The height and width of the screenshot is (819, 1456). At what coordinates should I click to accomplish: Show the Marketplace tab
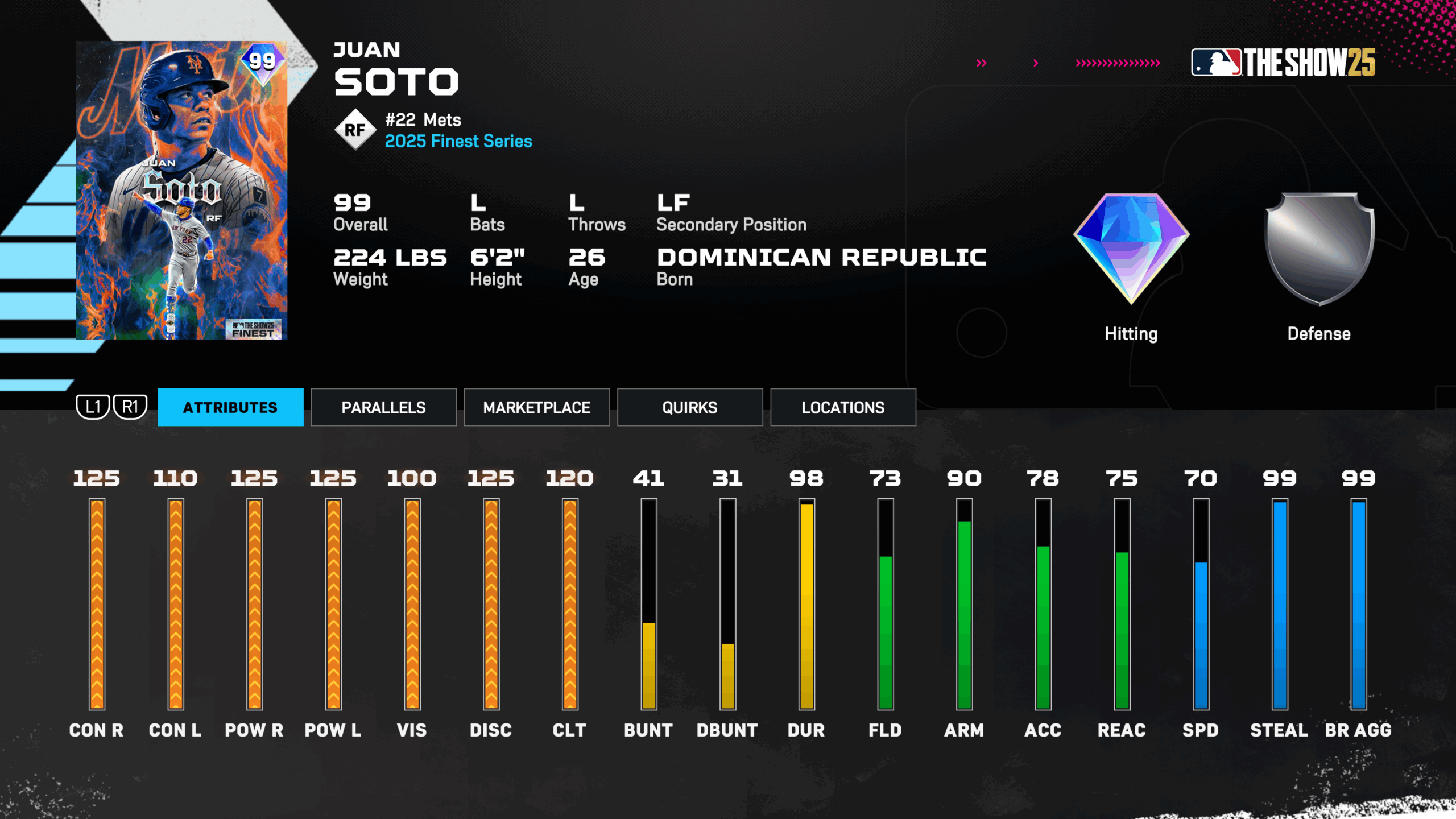pos(536,407)
